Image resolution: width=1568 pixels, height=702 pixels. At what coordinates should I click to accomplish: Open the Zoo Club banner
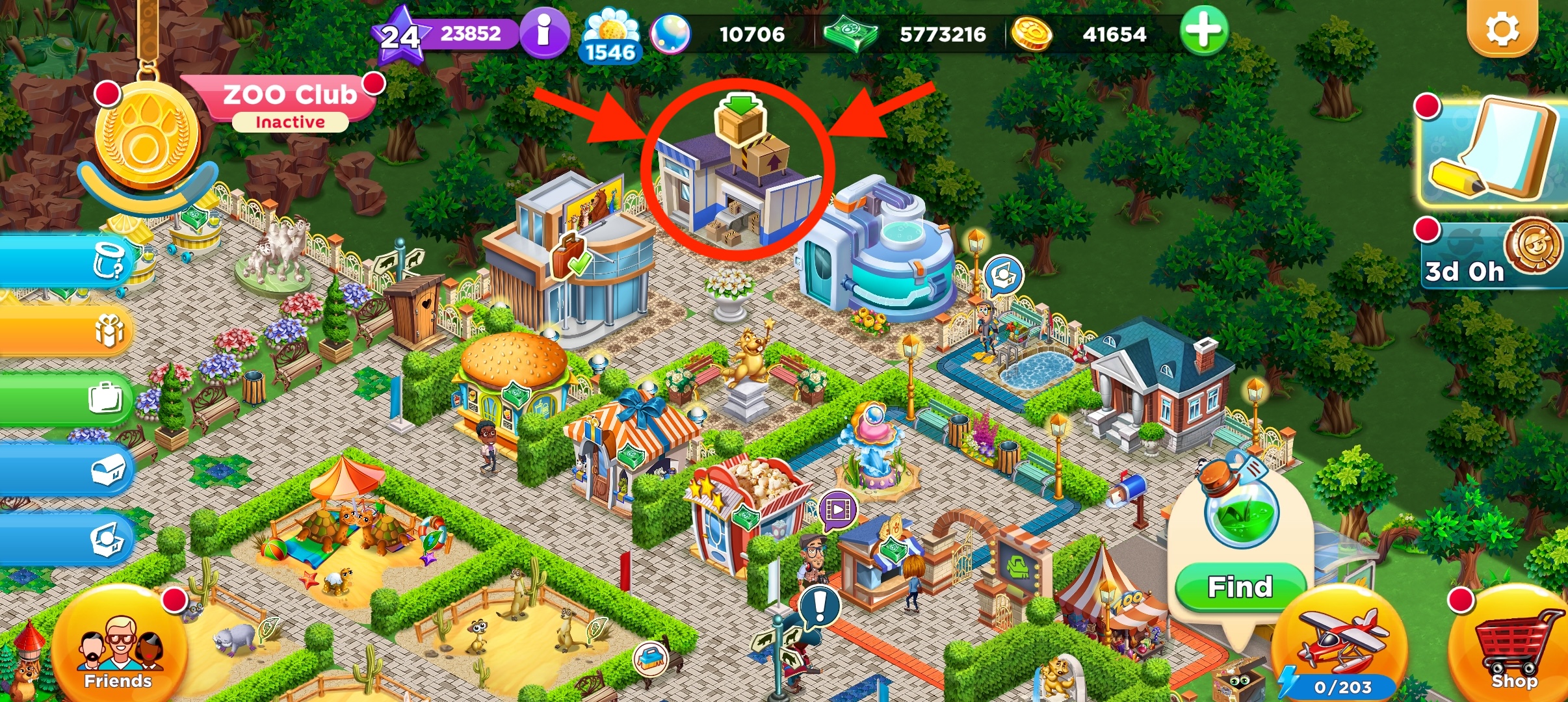tap(289, 103)
